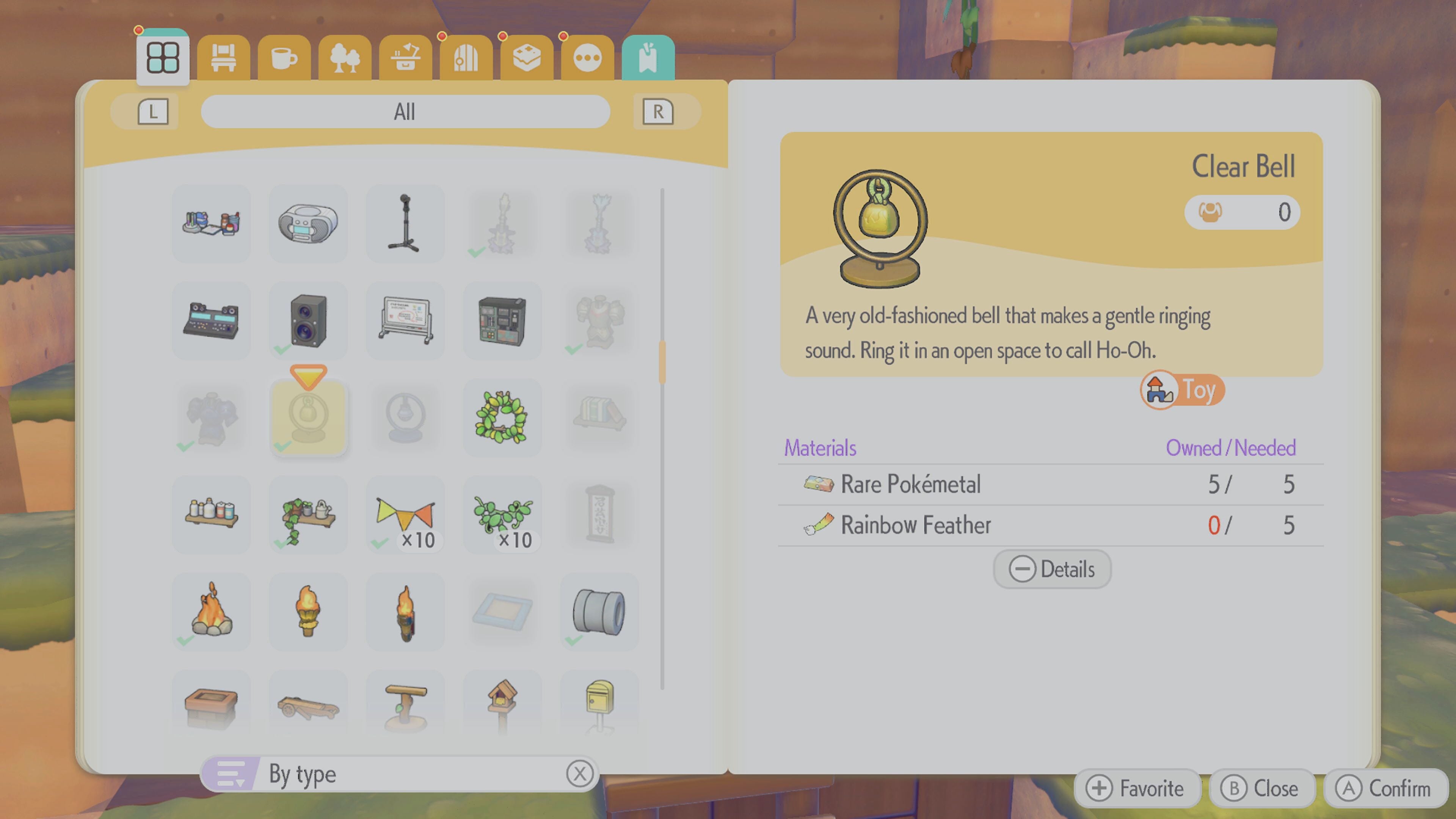Switch to the furniture chair category tab

tap(223, 58)
